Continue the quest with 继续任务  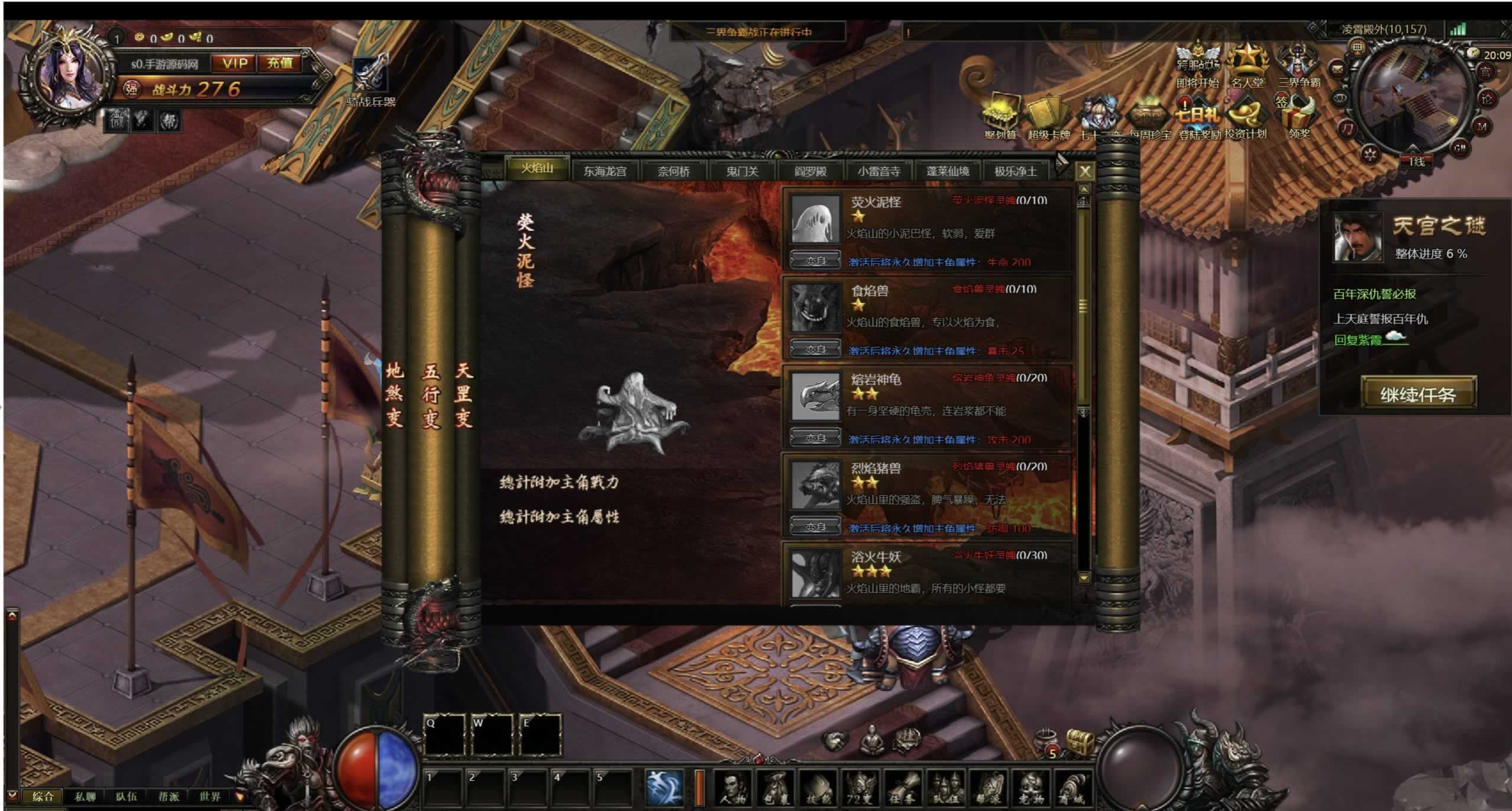click(x=1418, y=394)
